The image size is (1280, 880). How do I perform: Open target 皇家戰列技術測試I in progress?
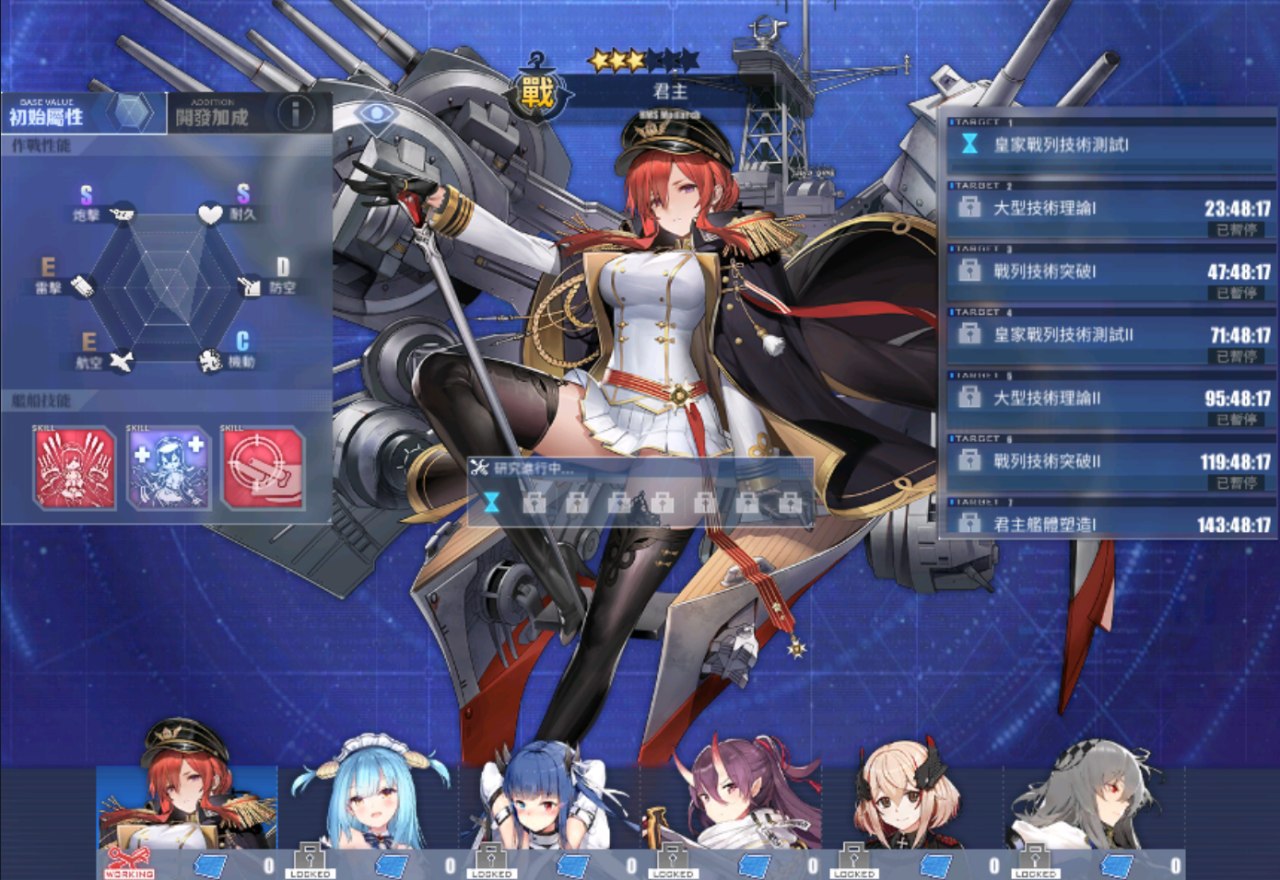[x=1110, y=145]
